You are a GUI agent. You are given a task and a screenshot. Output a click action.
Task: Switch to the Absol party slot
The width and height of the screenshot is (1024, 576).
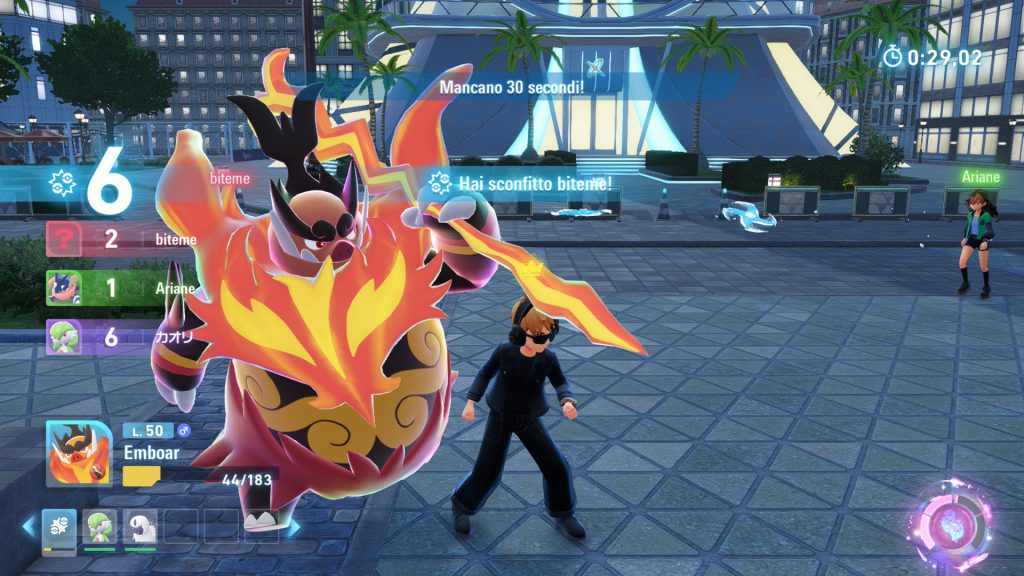[x=140, y=525]
